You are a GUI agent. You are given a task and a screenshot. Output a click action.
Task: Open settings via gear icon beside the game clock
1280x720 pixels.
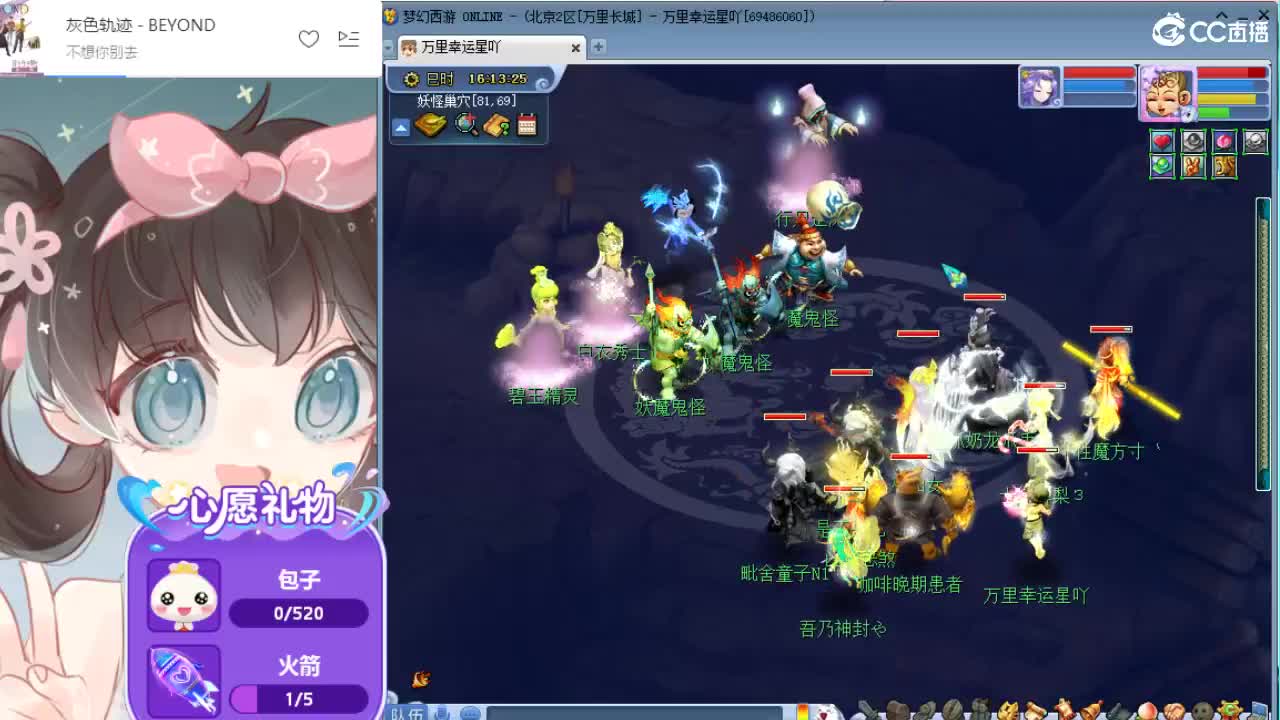click(411, 79)
